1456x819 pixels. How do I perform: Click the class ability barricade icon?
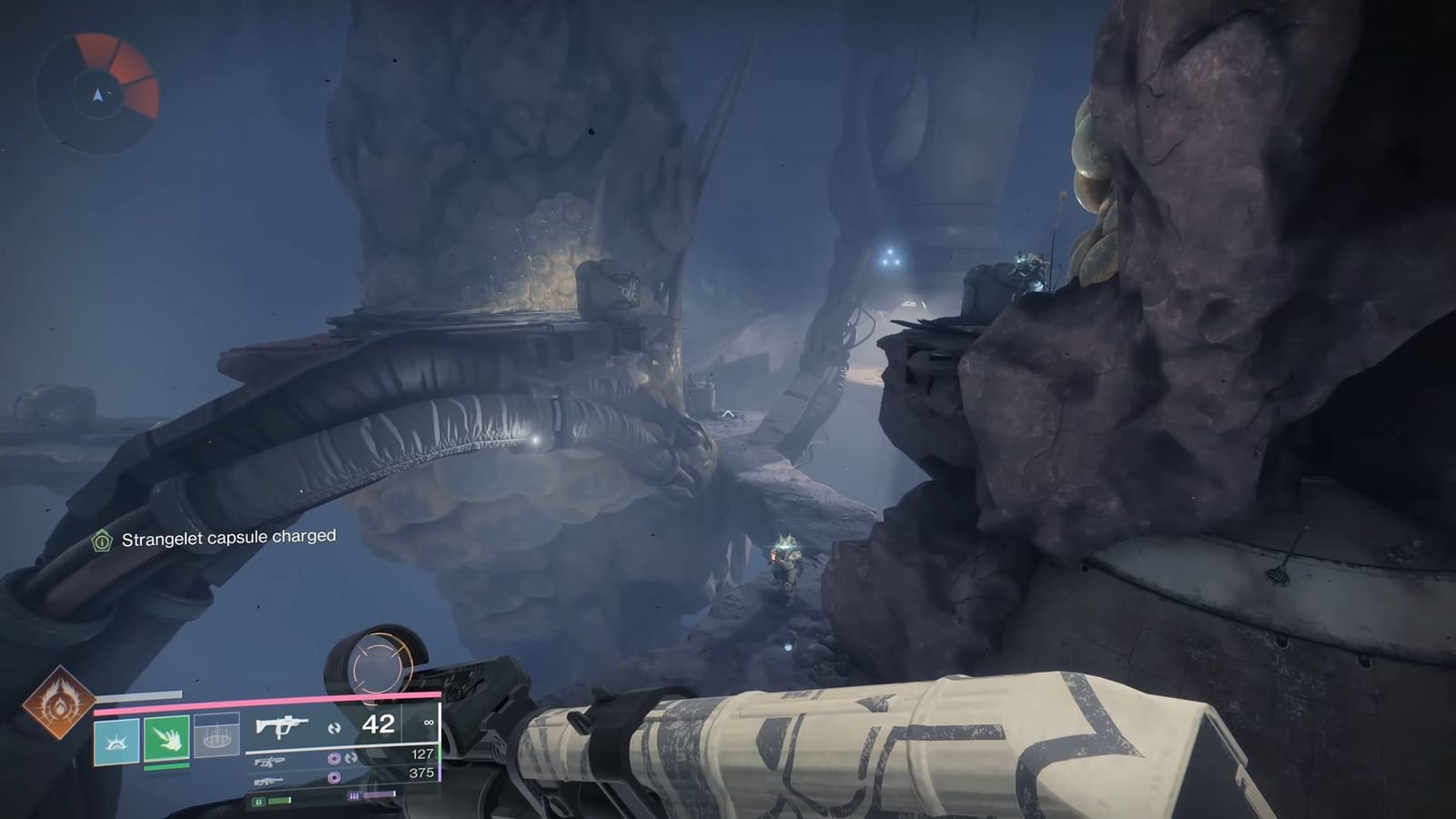point(217,736)
